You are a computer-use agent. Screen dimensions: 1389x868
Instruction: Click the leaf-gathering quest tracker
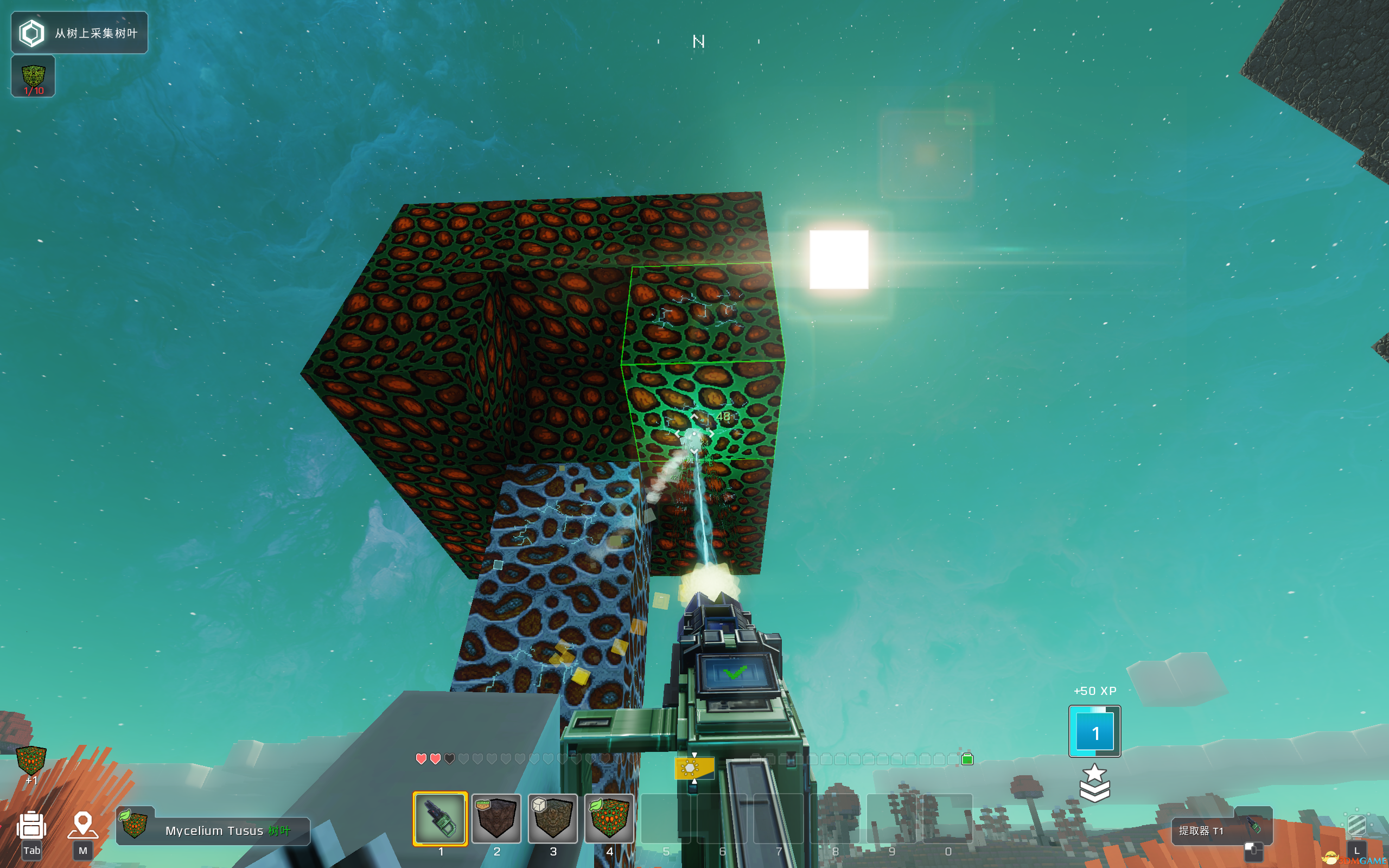click(x=79, y=33)
